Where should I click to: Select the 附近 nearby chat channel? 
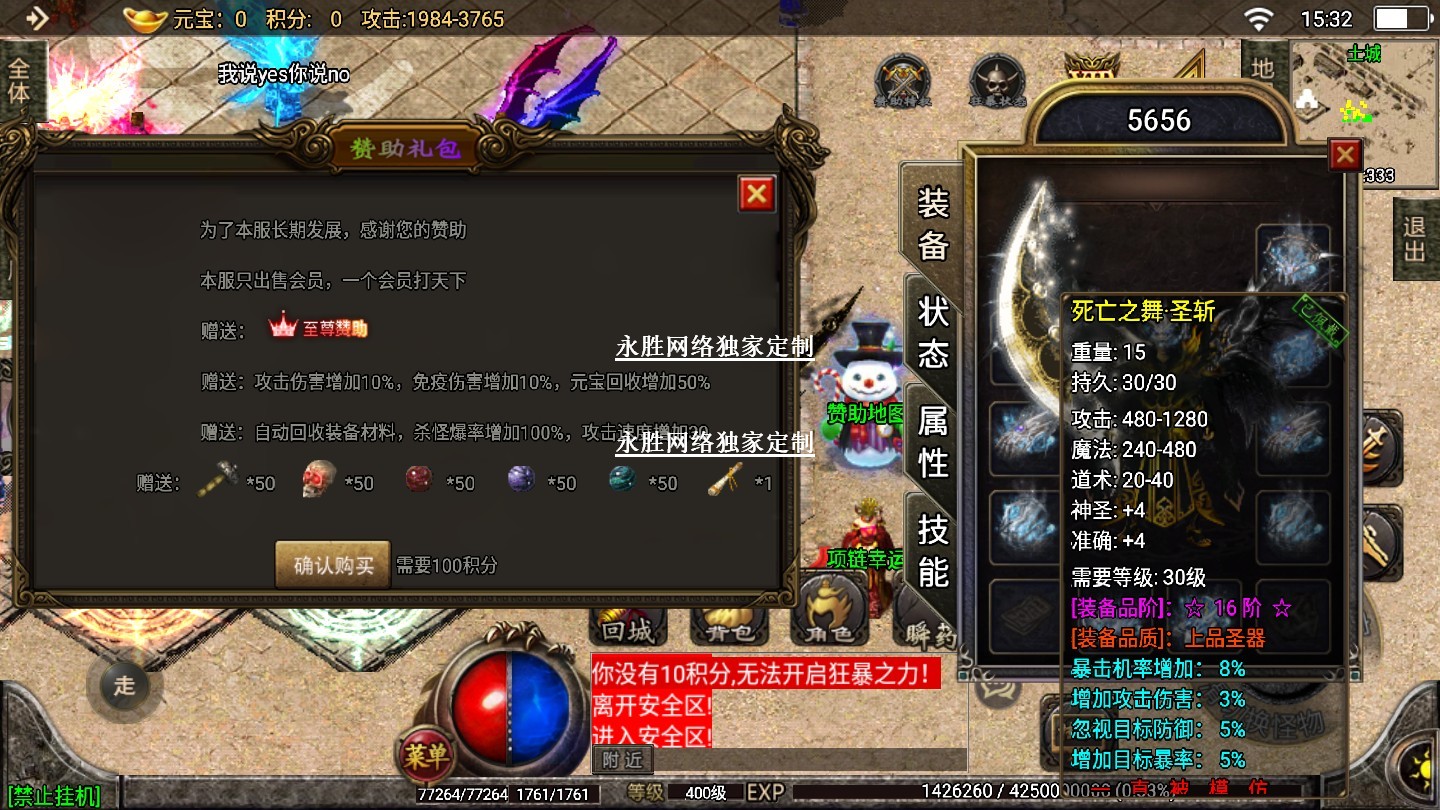click(x=622, y=760)
